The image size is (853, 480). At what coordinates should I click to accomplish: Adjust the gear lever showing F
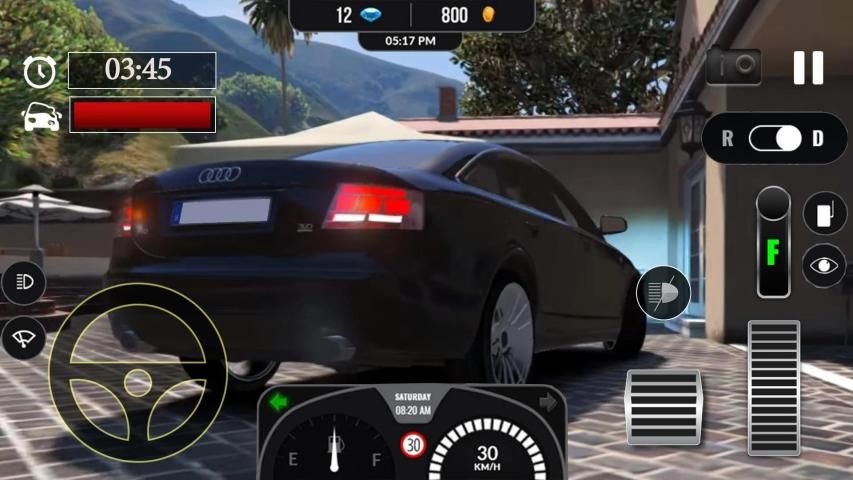[773, 242]
